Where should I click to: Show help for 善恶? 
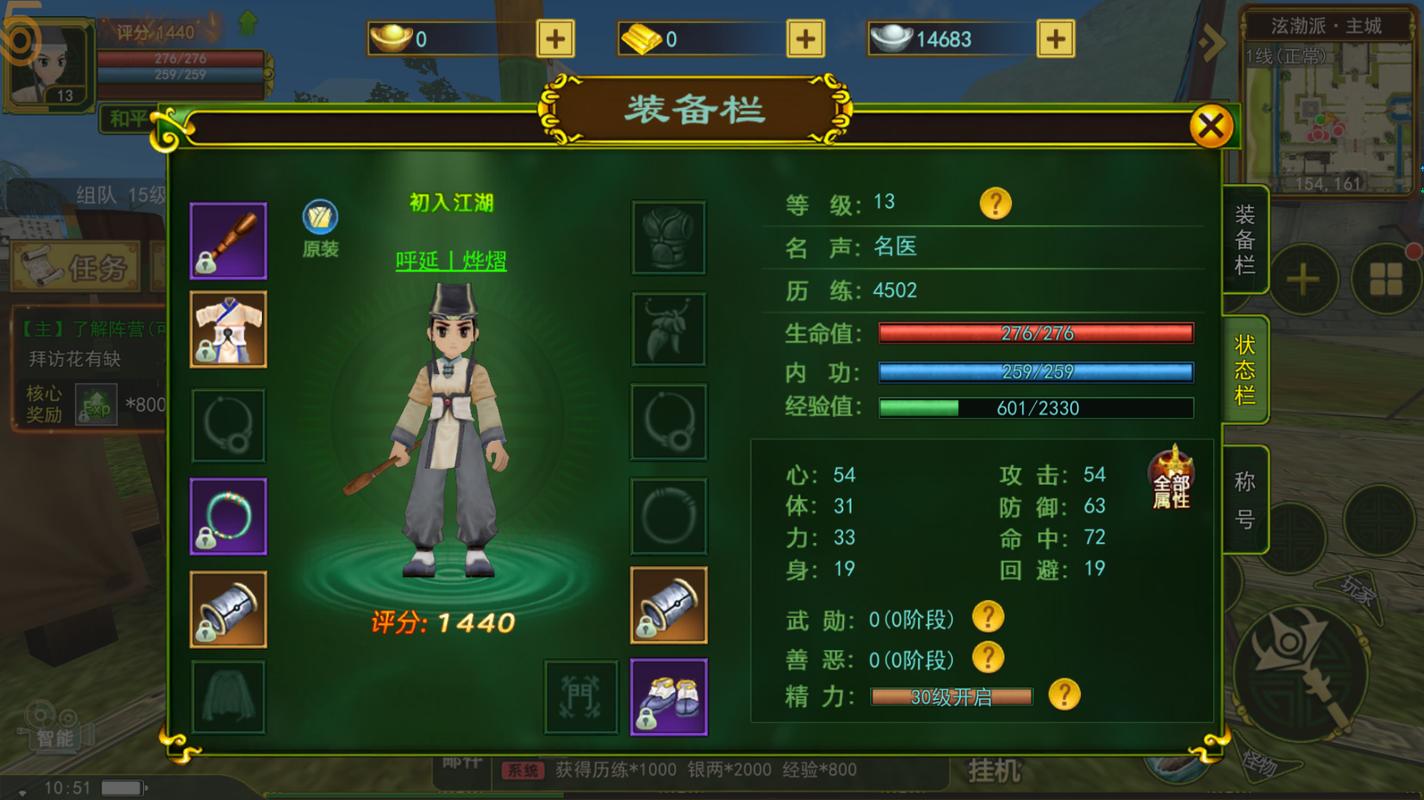point(987,657)
